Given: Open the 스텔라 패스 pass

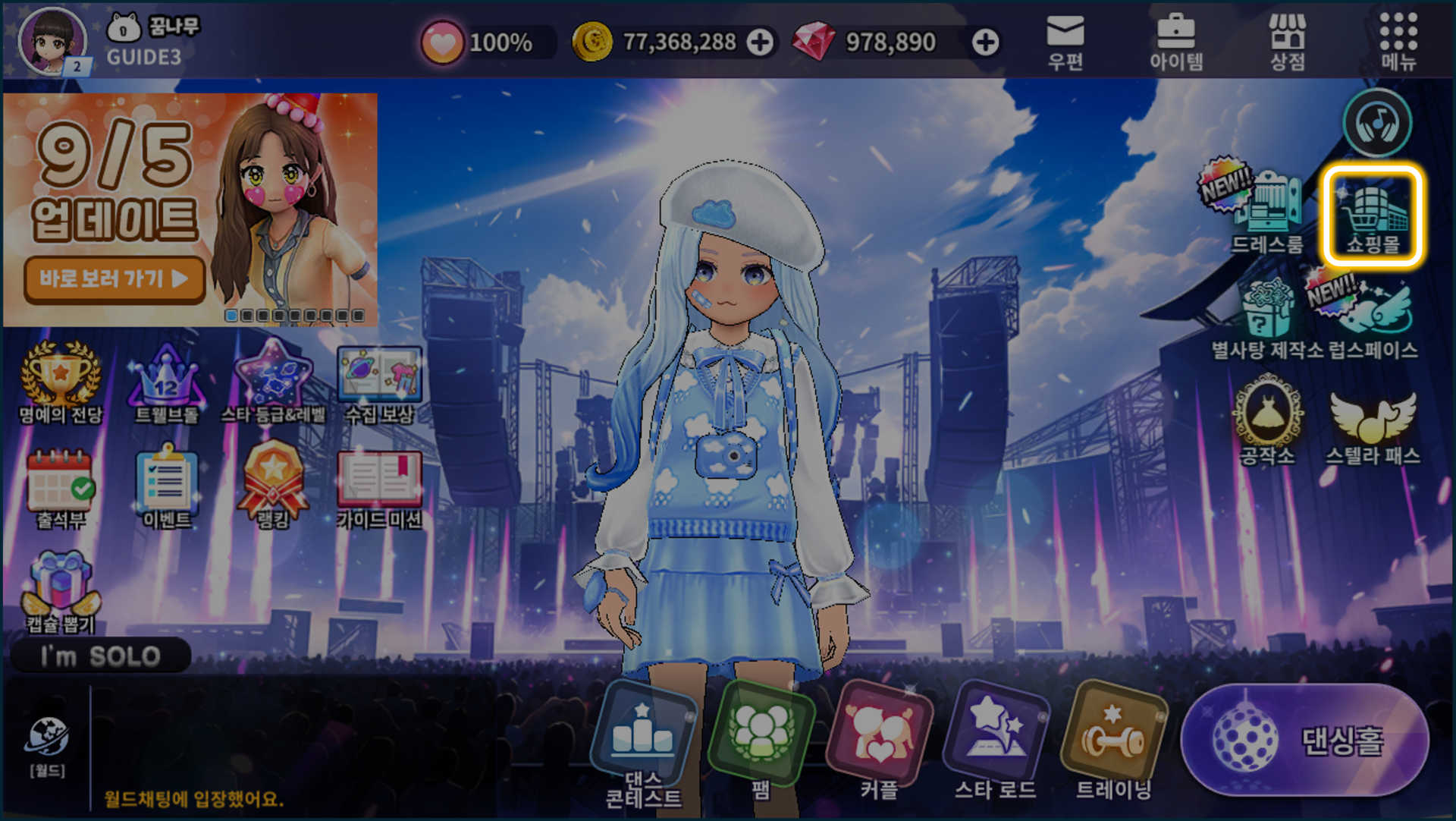Looking at the screenshot, I should [1373, 425].
